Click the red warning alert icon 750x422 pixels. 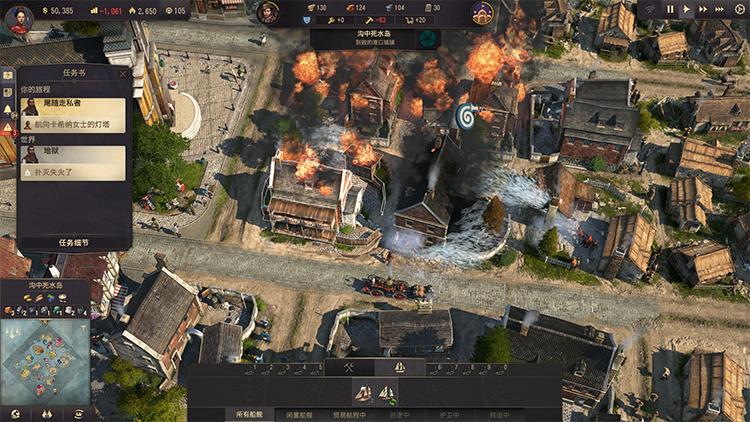point(7,130)
